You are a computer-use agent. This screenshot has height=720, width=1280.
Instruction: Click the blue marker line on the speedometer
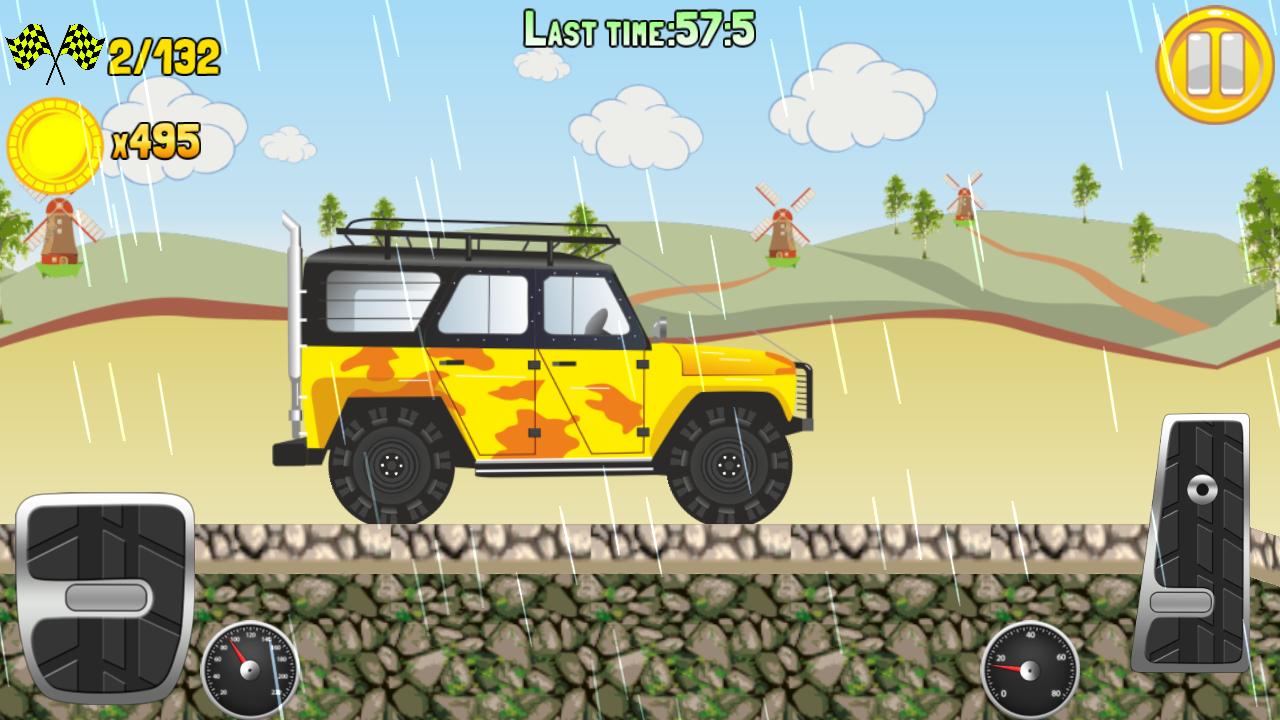[x=272, y=666]
